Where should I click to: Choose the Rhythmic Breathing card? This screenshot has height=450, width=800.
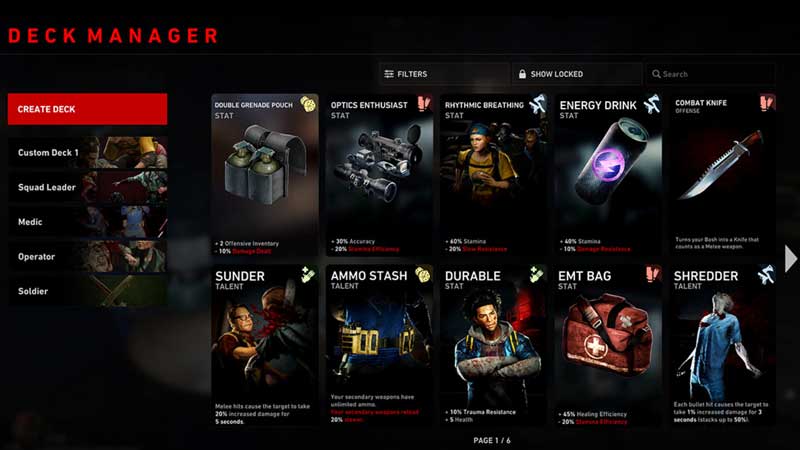point(494,174)
